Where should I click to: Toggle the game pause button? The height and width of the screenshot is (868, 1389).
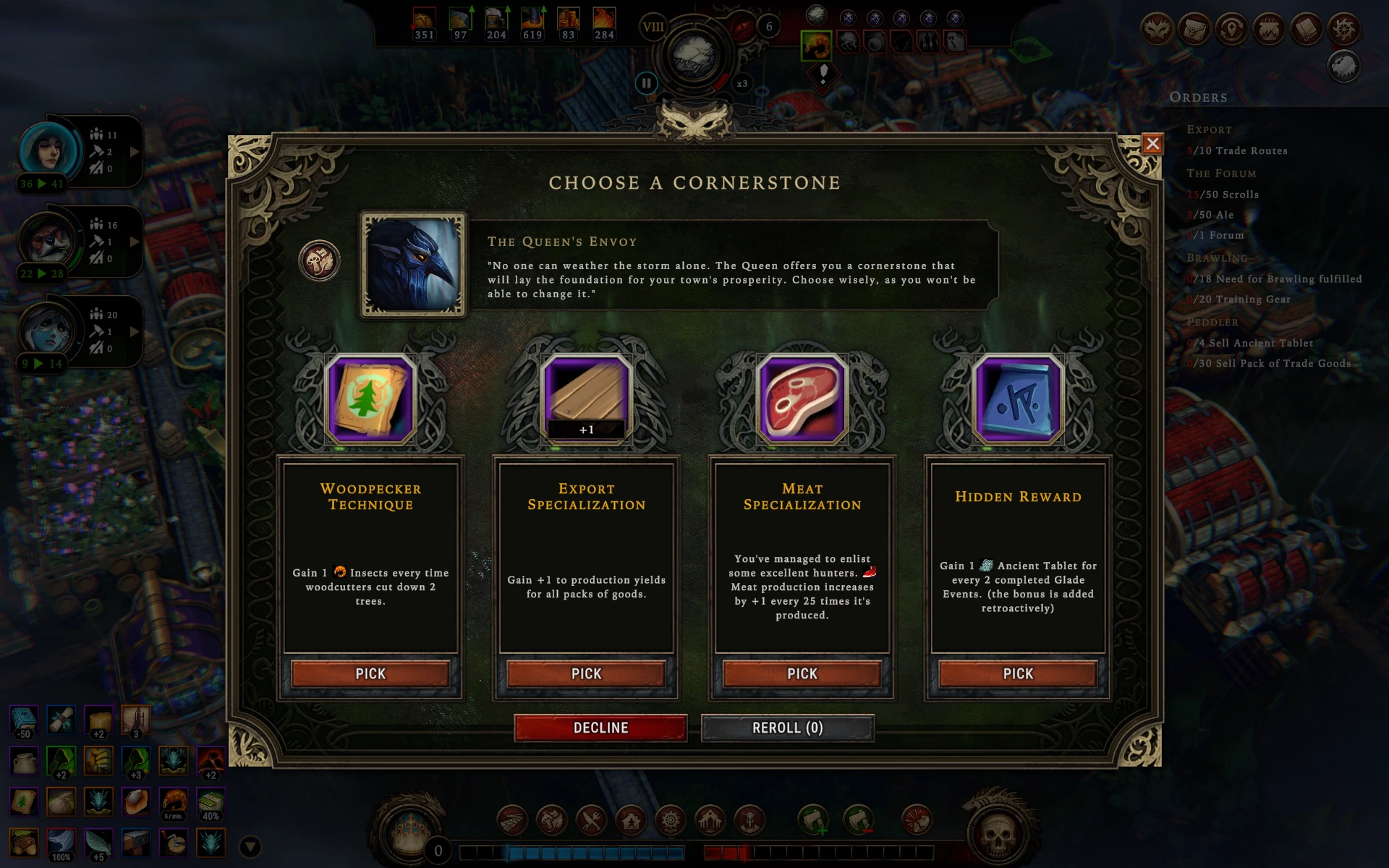click(646, 83)
